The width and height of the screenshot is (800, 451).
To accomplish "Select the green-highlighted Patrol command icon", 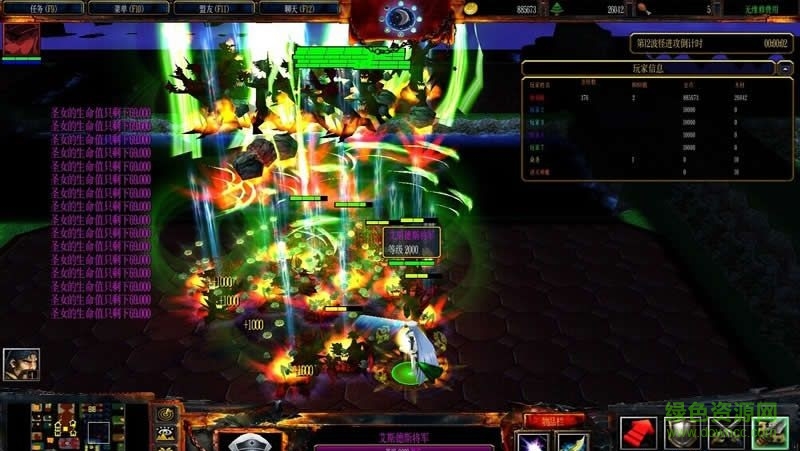I will [770, 433].
